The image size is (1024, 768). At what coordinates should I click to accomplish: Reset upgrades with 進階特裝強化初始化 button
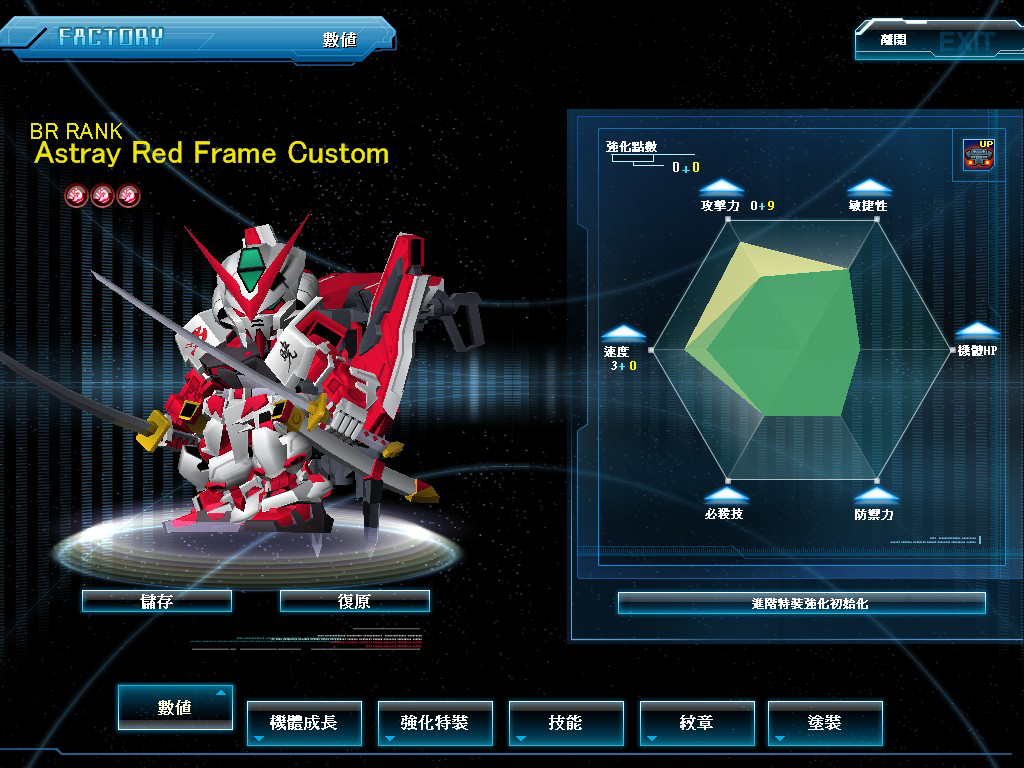click(801, 603)
